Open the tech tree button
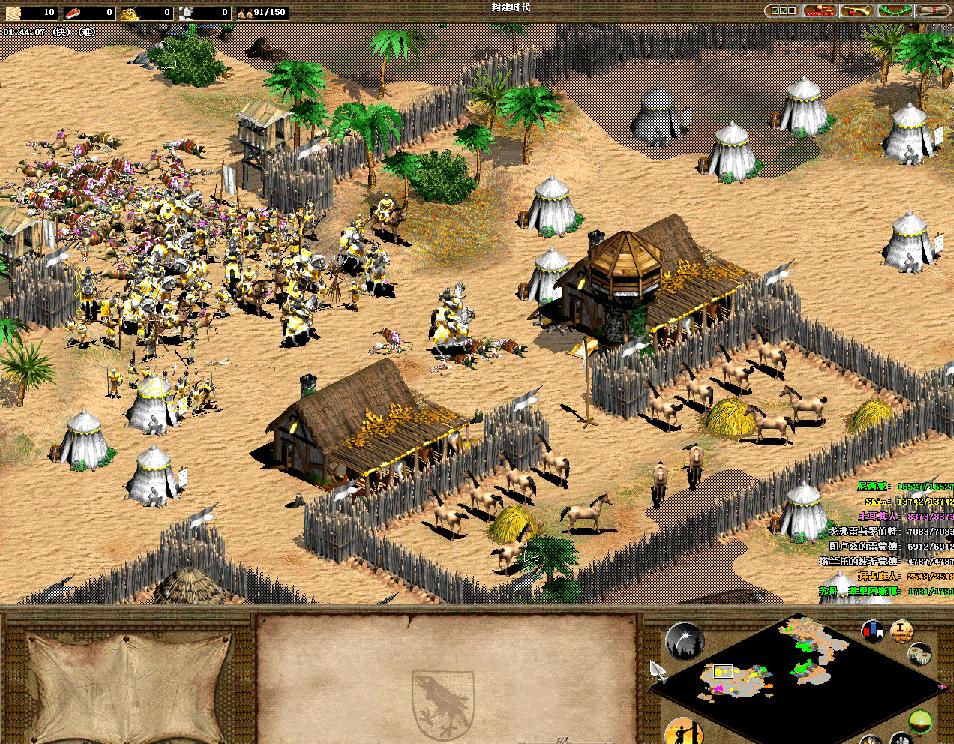The image size is (954, 744). coord(821,10)
